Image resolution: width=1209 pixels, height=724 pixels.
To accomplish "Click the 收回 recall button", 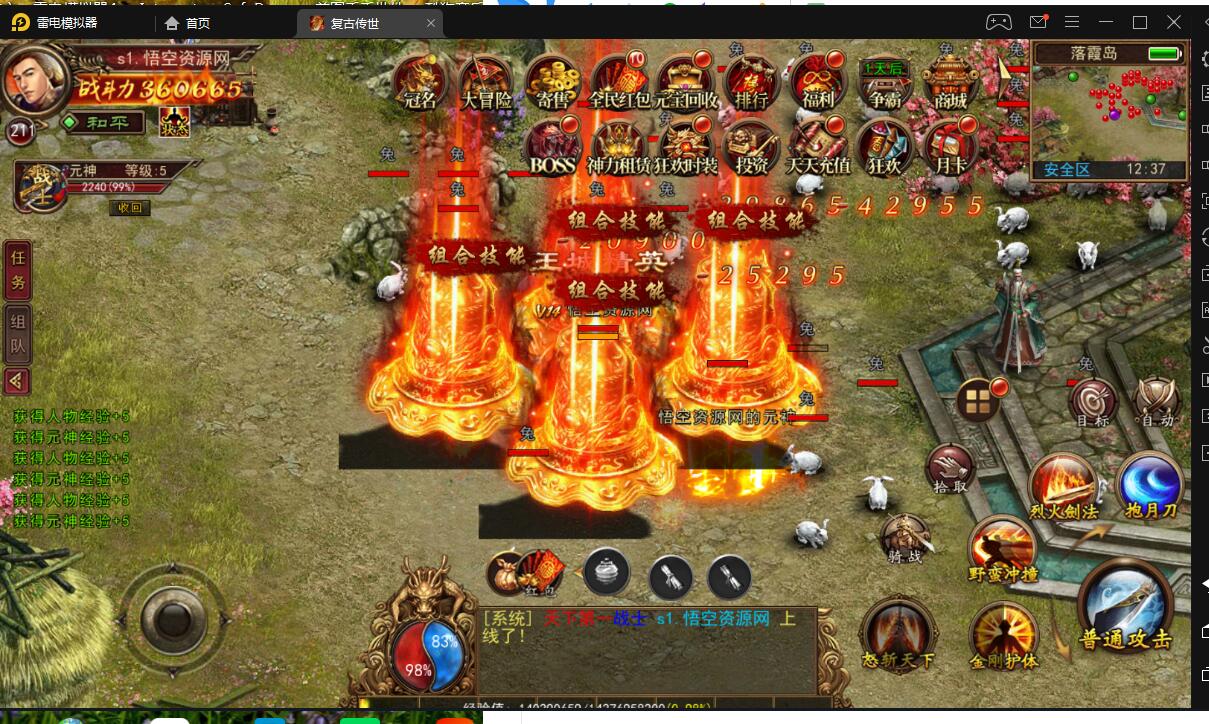I will (130, 208).
